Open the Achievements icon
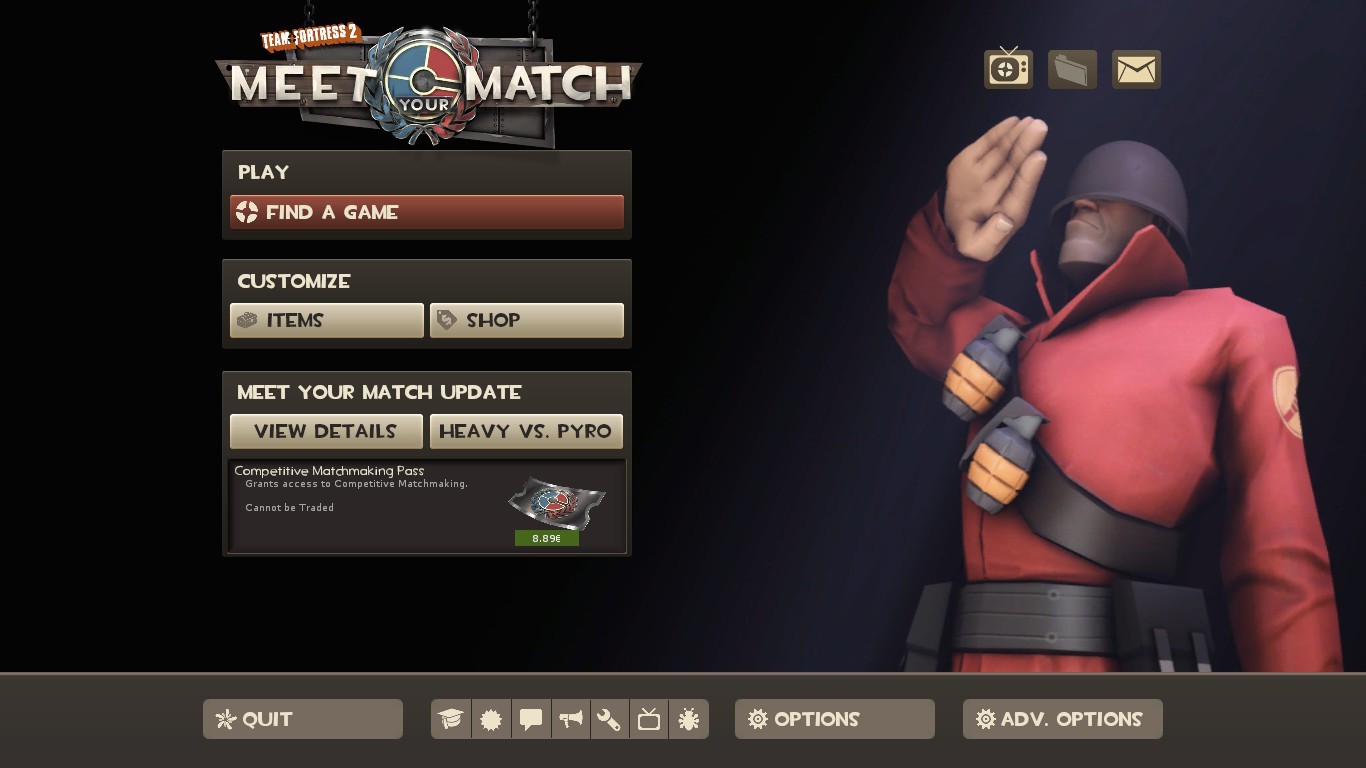This screenshot has width=1366, height=768. [x=491, y=719]
